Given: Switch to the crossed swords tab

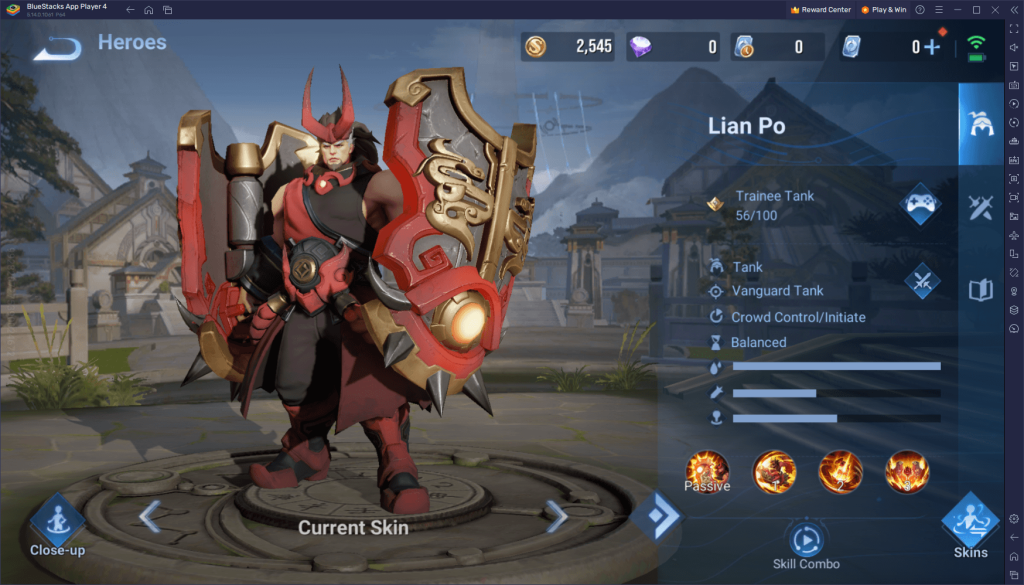Looking at the screenshot, I should coord(980,207).
